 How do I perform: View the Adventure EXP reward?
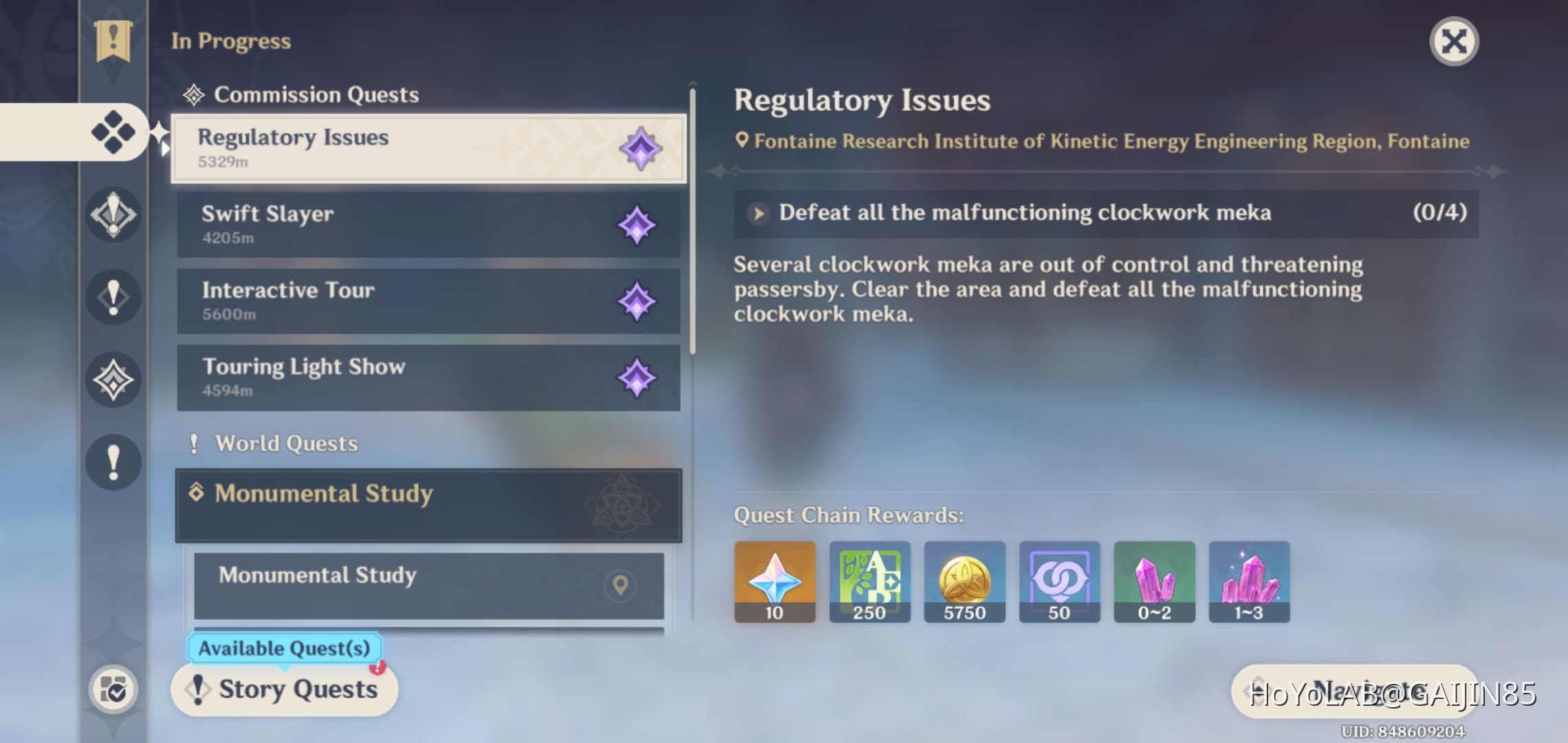(x=869, y=581)
